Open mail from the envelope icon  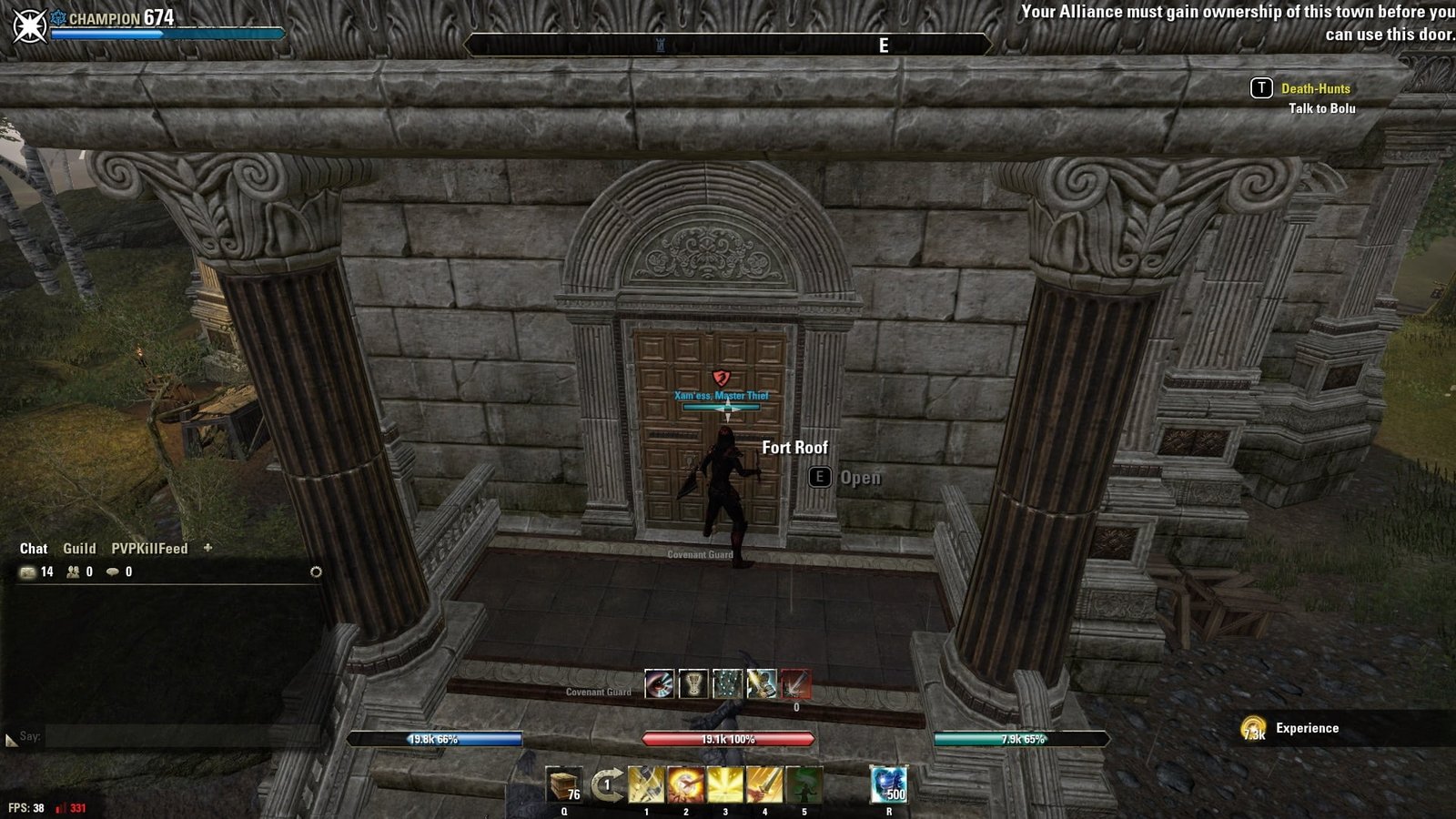28,572
